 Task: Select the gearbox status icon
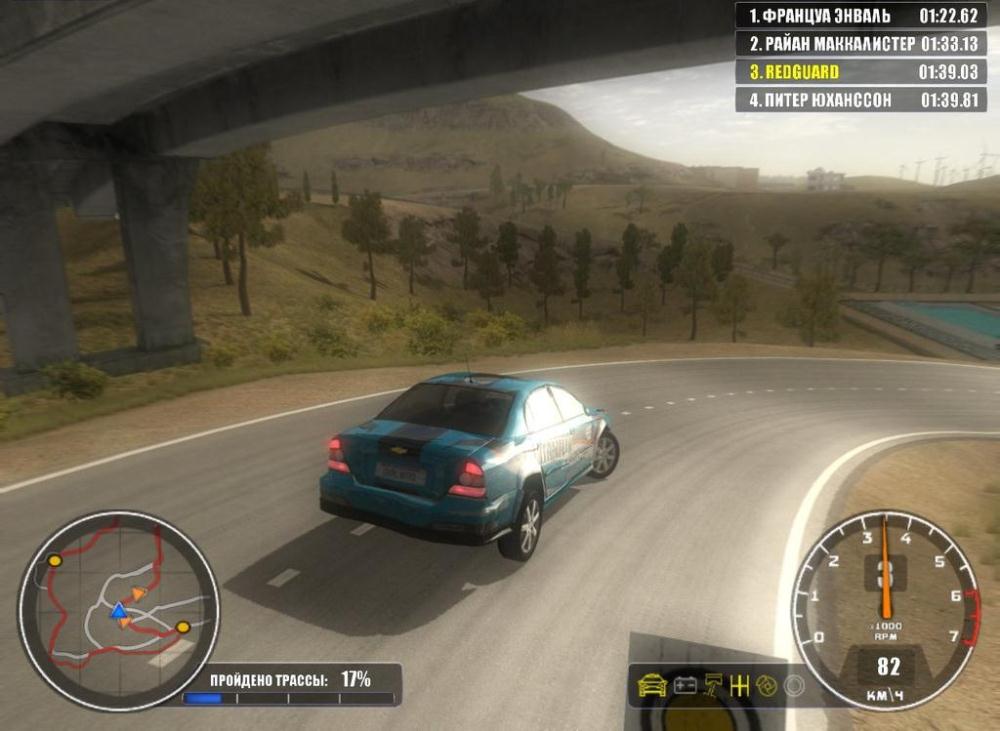pos(740,686)
